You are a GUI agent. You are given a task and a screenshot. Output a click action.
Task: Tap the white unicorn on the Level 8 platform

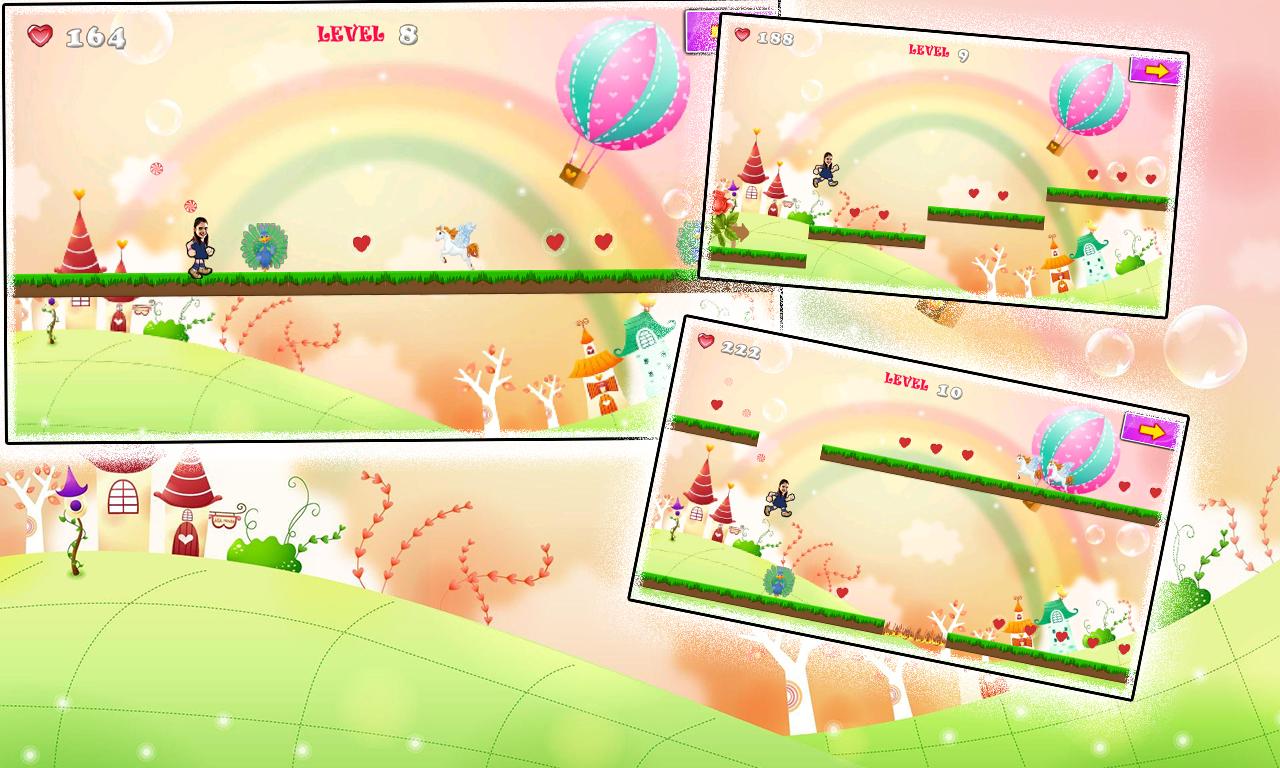[x=458, y=245]
